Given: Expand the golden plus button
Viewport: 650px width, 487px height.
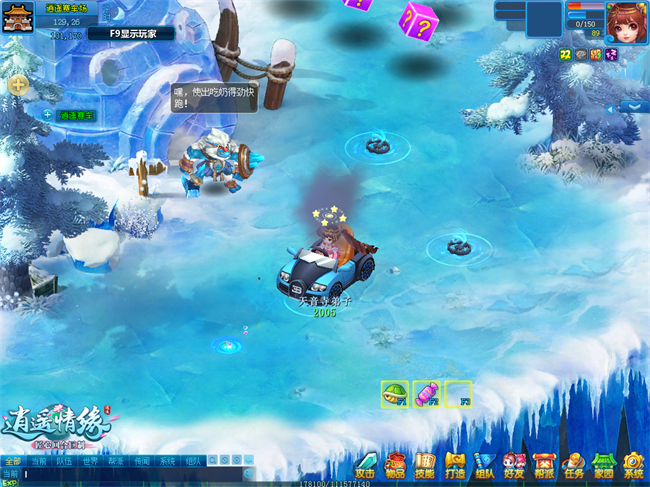Looking at the screenshot, I should point(18,85).
